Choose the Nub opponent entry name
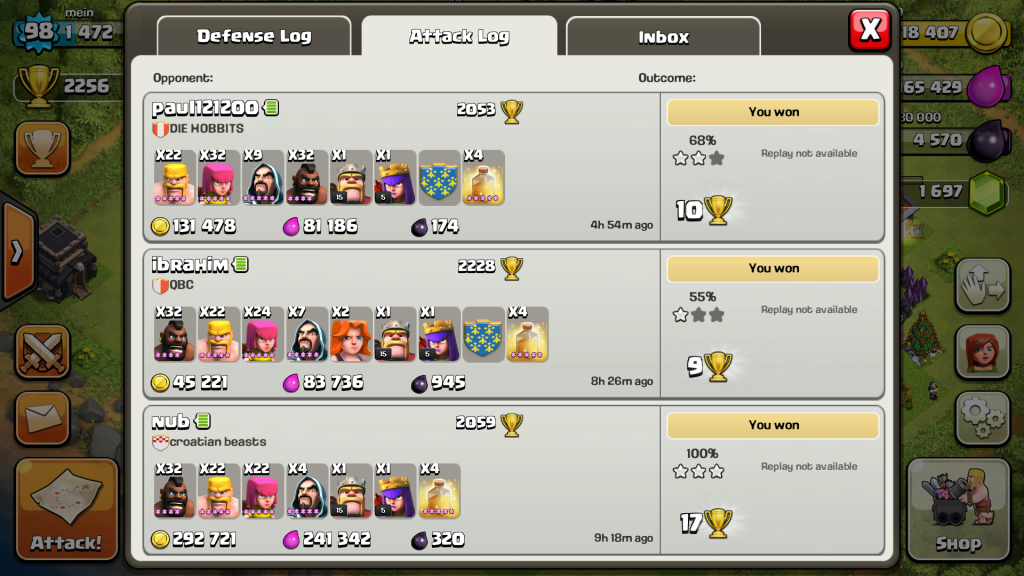The height and width of the screenshot is (576, 1024). [x=171, y=422]
